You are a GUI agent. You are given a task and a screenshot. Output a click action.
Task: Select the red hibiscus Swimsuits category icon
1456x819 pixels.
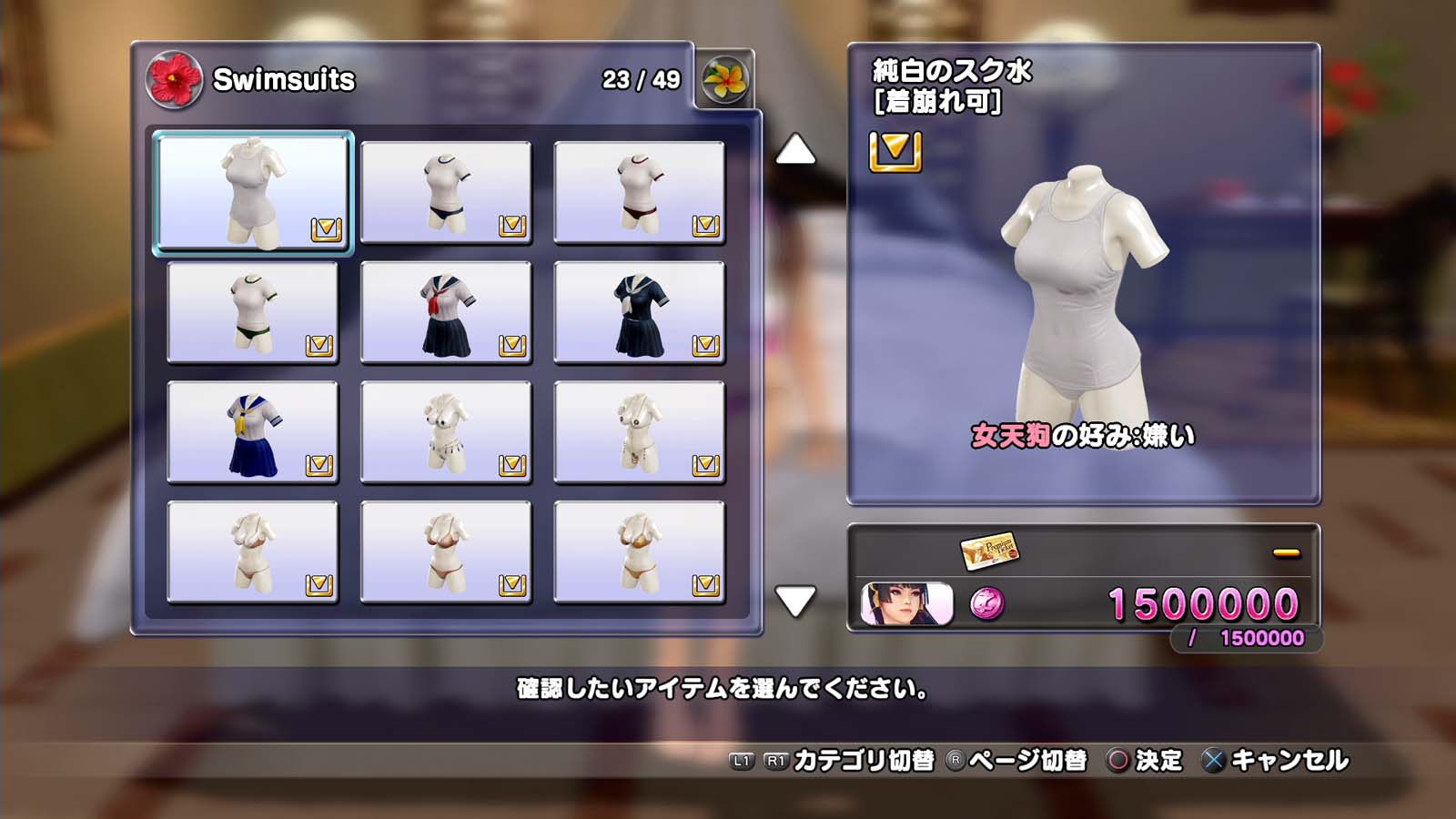pos(174,79)
